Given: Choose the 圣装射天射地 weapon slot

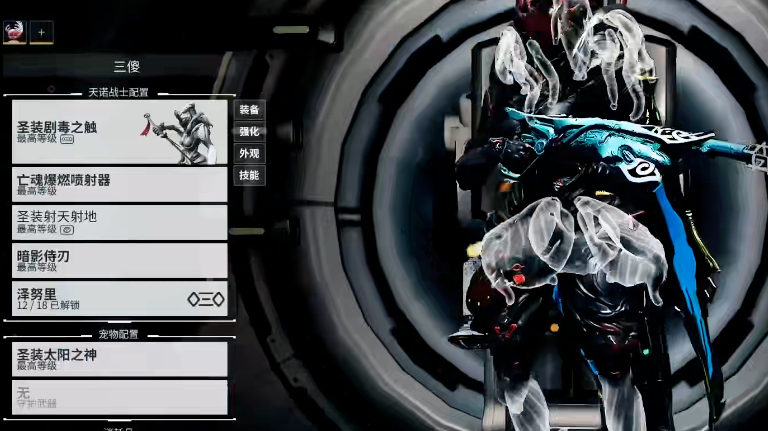Looking at the screenshot, I should pos(119,221).
